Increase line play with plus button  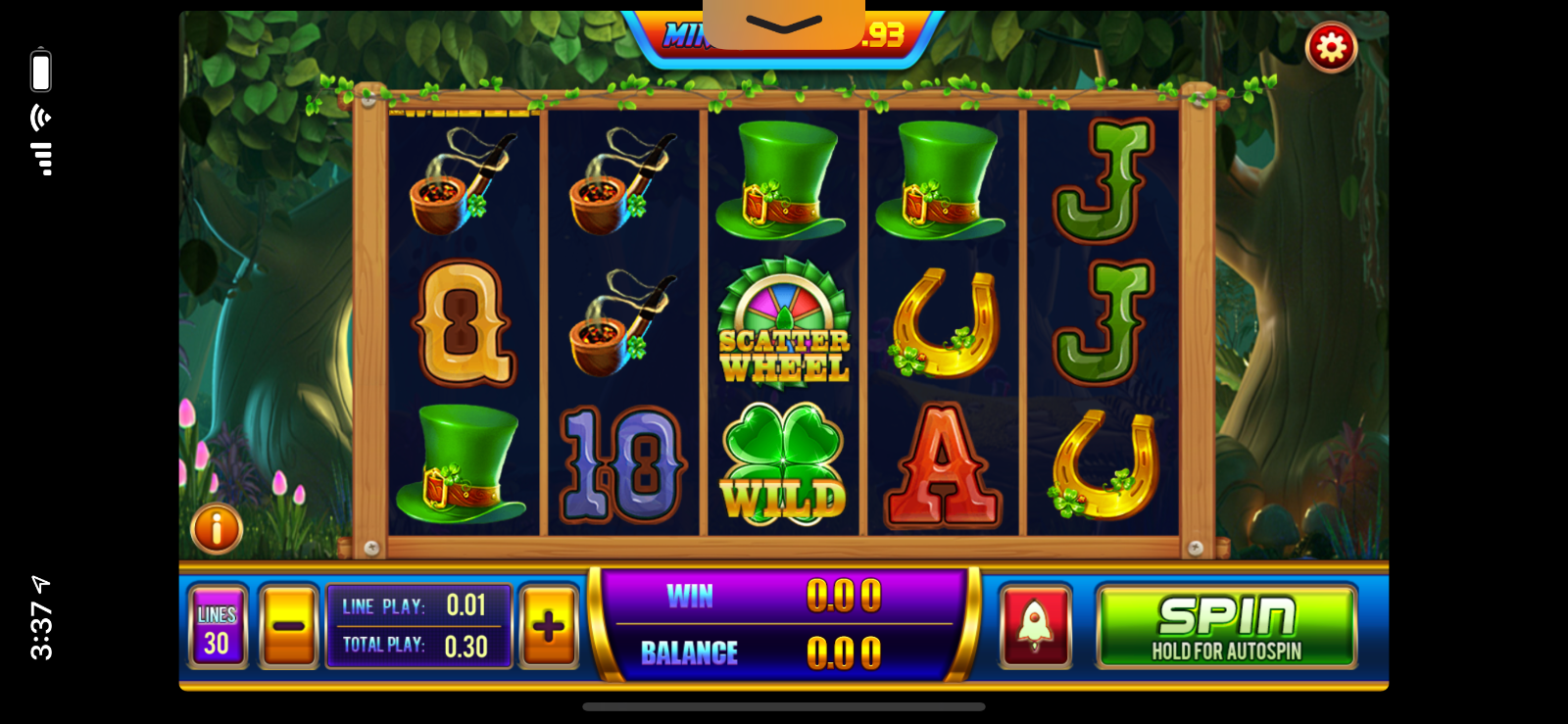[549, 627]
